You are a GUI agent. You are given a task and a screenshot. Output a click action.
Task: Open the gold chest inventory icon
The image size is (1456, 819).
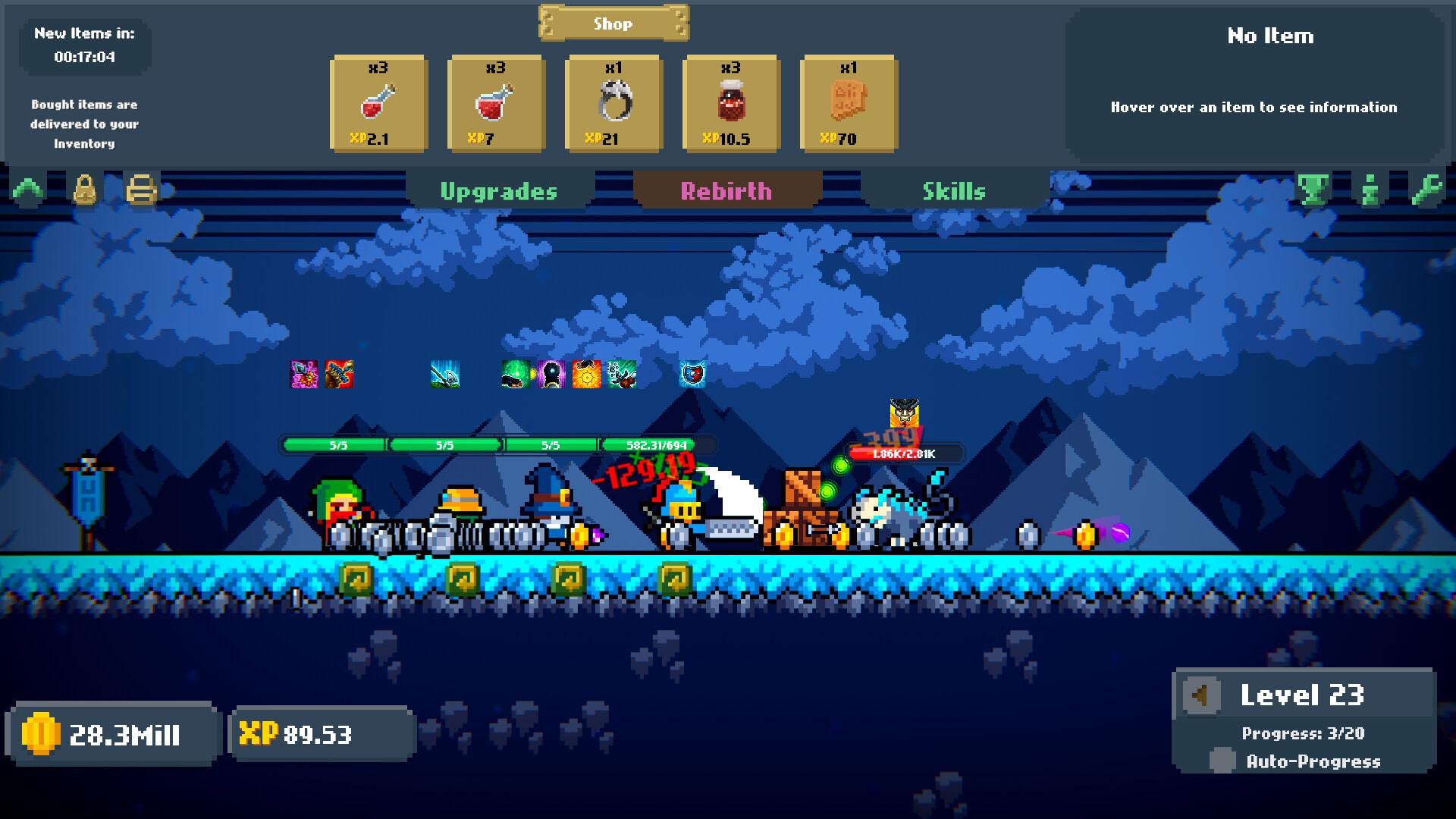pyautogui.click(x=142, y=190)
